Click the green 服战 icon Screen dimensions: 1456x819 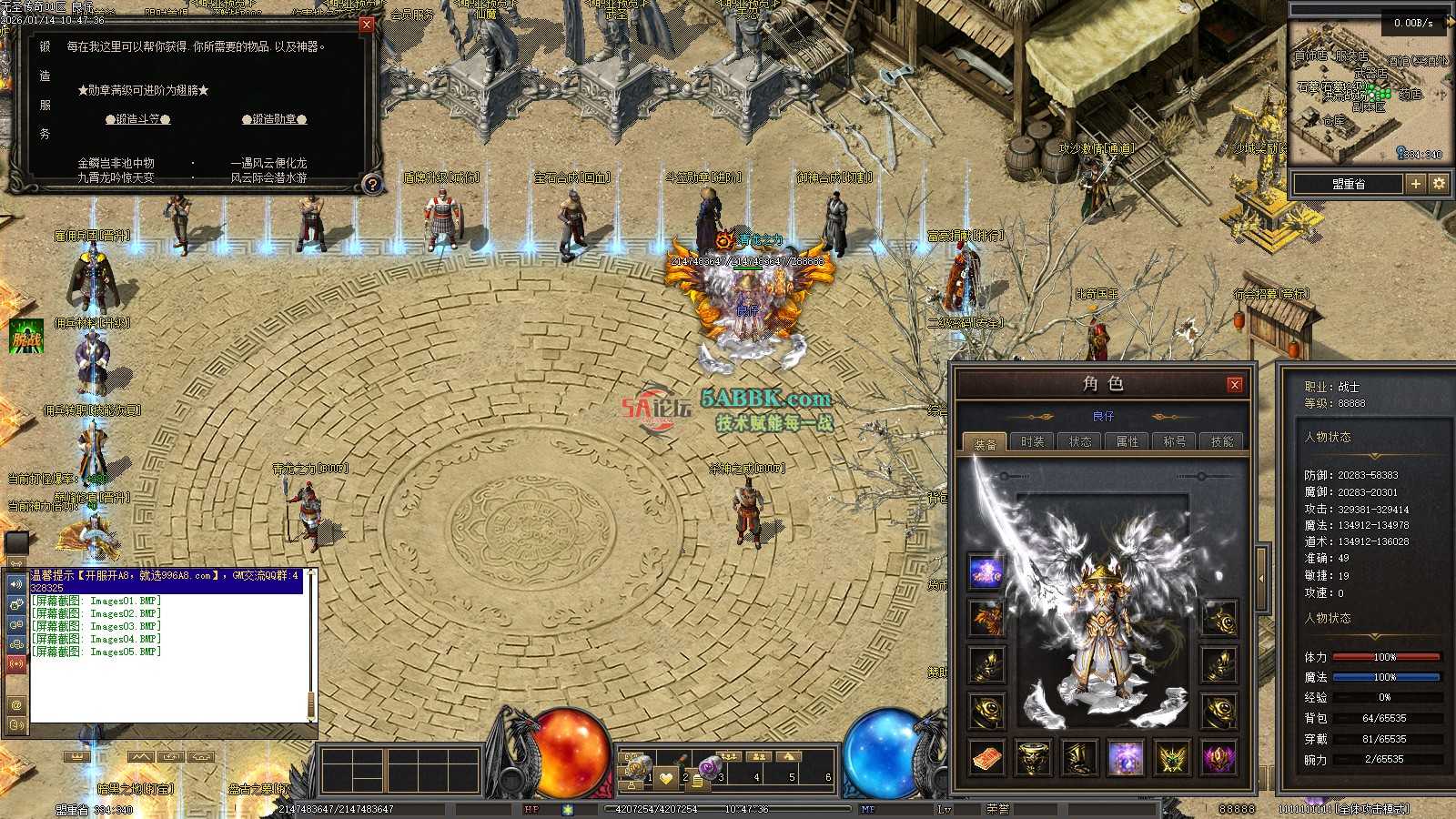[26, 337]
